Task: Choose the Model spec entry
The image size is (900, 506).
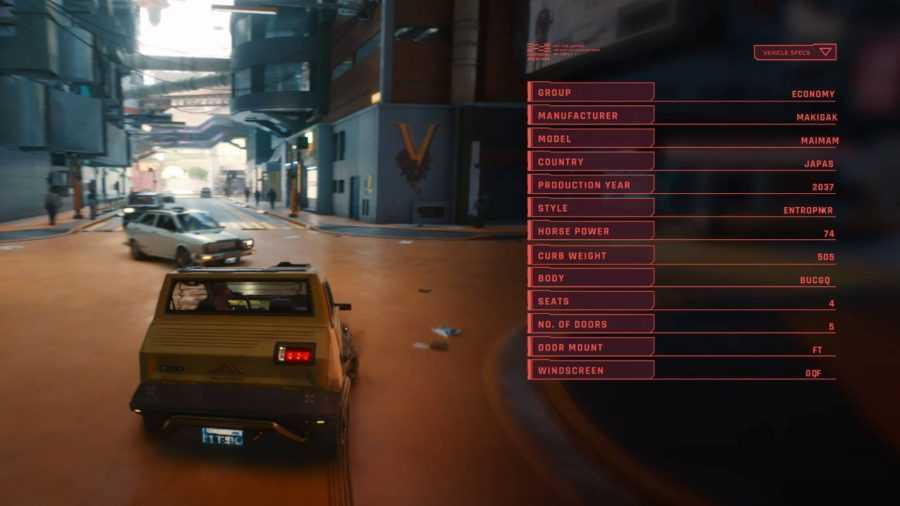Action: tap(590, 138)
